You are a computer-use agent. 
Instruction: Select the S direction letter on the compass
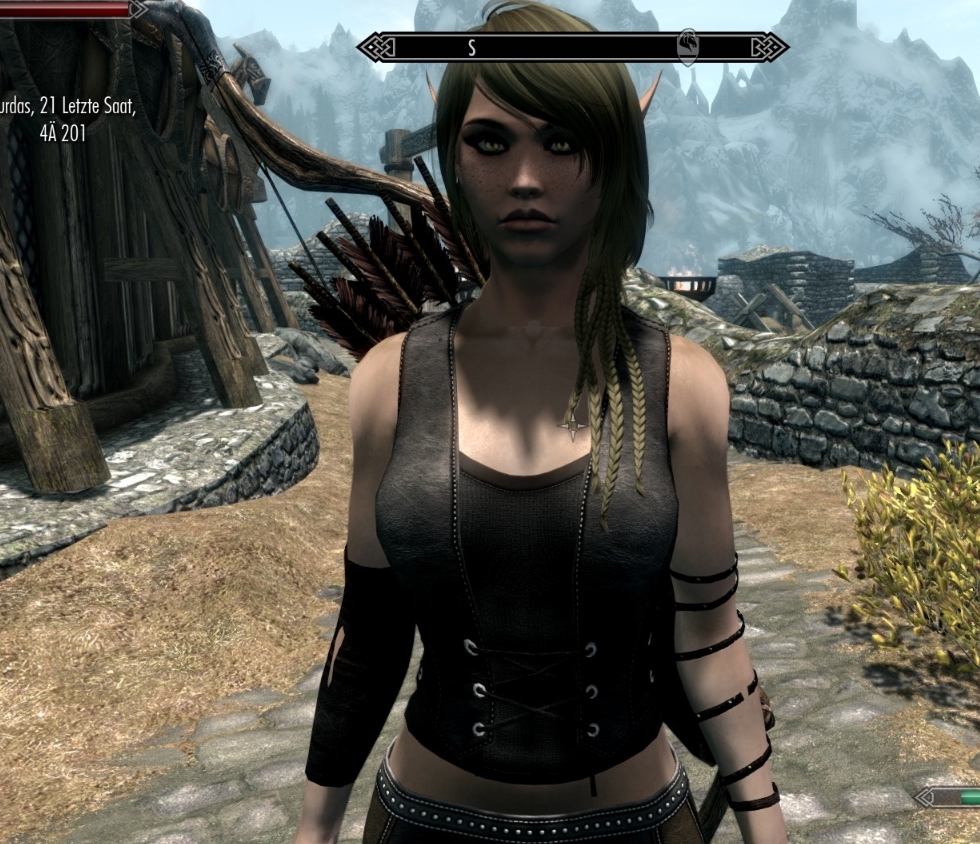click(471, 47)
